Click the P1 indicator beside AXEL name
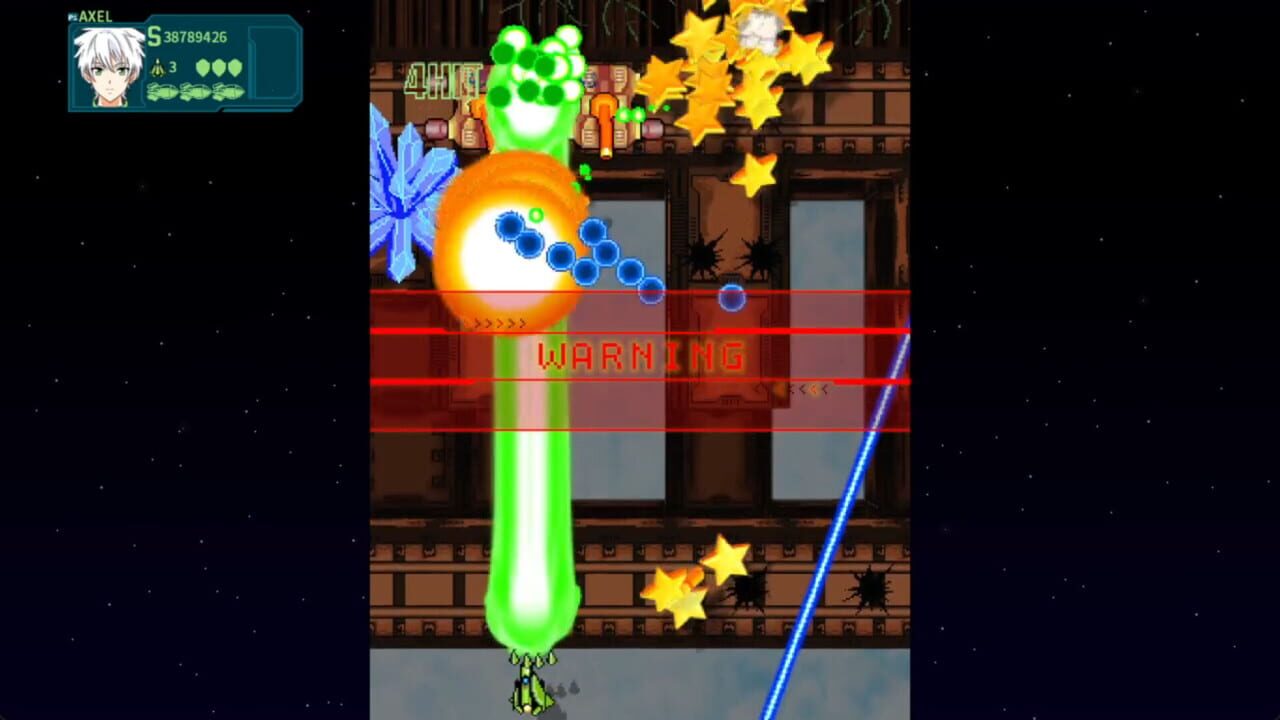Viewport: 1280px width, 720px height. 74,16
